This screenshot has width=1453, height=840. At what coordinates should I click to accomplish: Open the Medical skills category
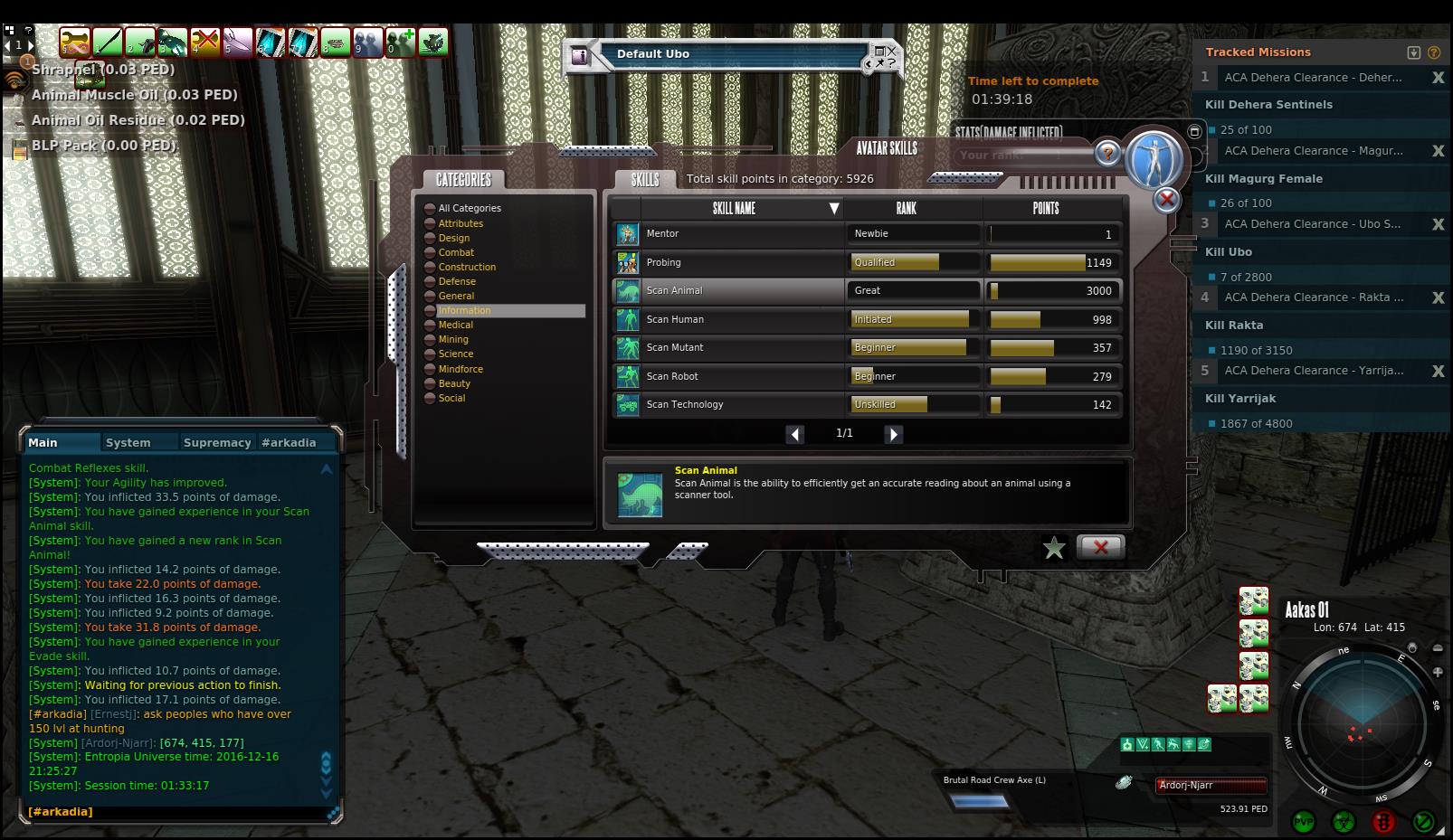455,325
